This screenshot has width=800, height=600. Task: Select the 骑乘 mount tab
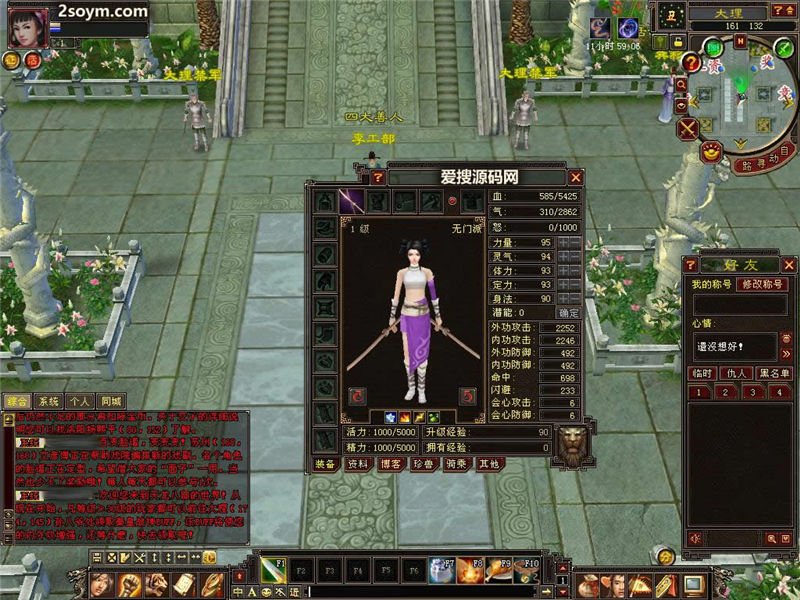pos(456,464)
